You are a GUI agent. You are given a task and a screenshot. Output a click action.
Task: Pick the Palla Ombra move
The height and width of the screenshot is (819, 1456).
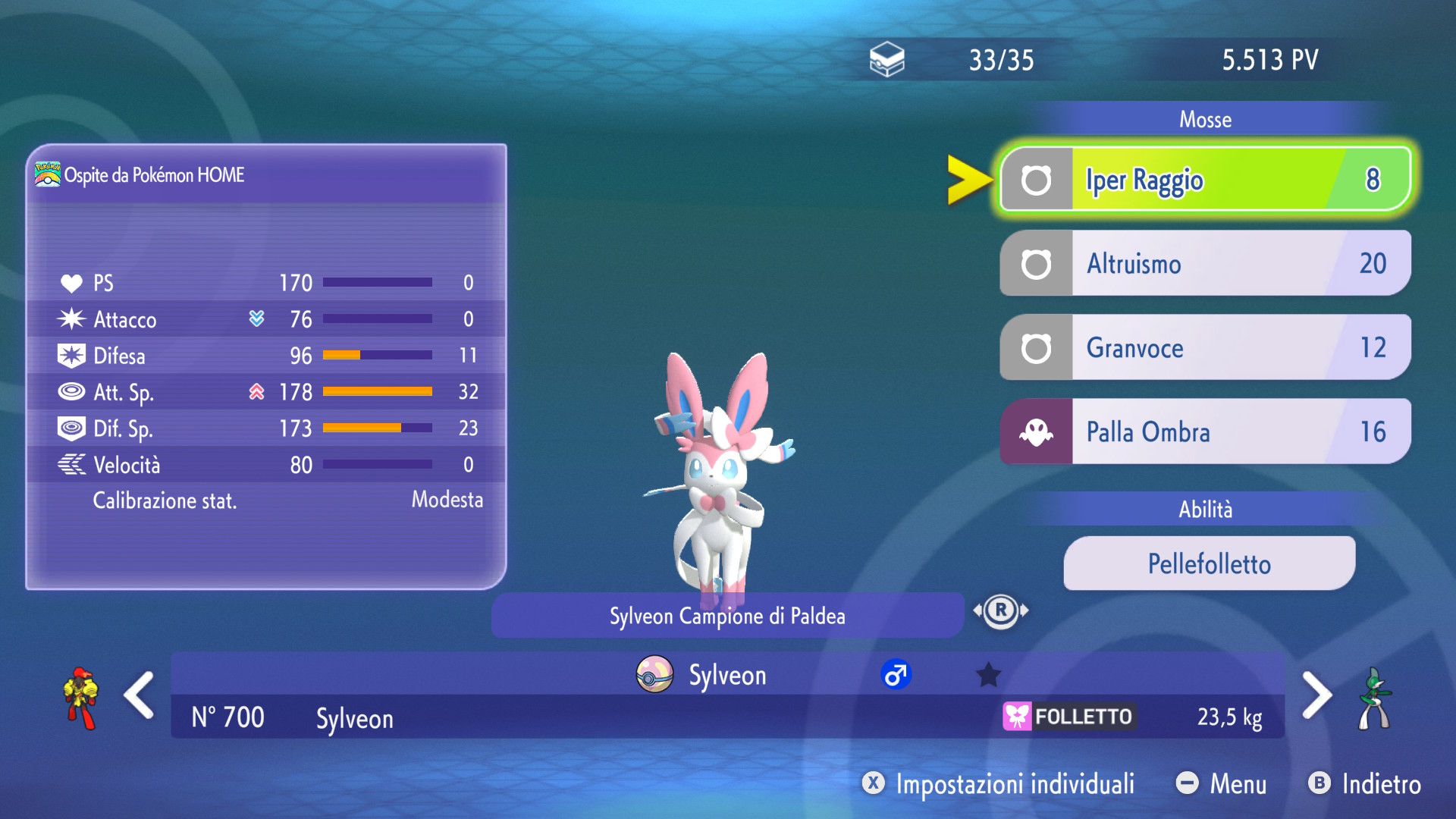1206,432
